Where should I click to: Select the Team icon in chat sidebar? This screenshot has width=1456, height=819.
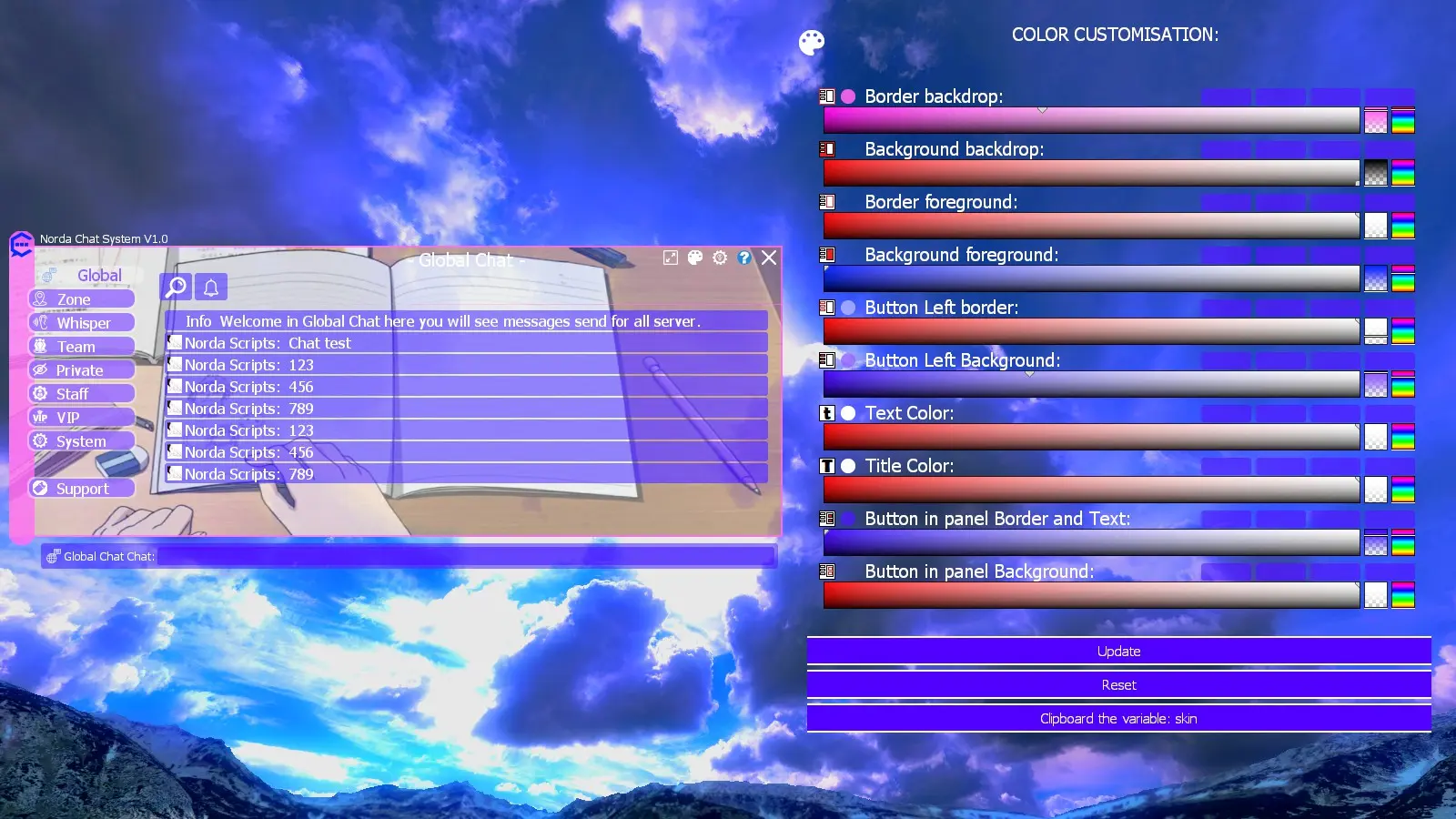[x=41, y=346]
